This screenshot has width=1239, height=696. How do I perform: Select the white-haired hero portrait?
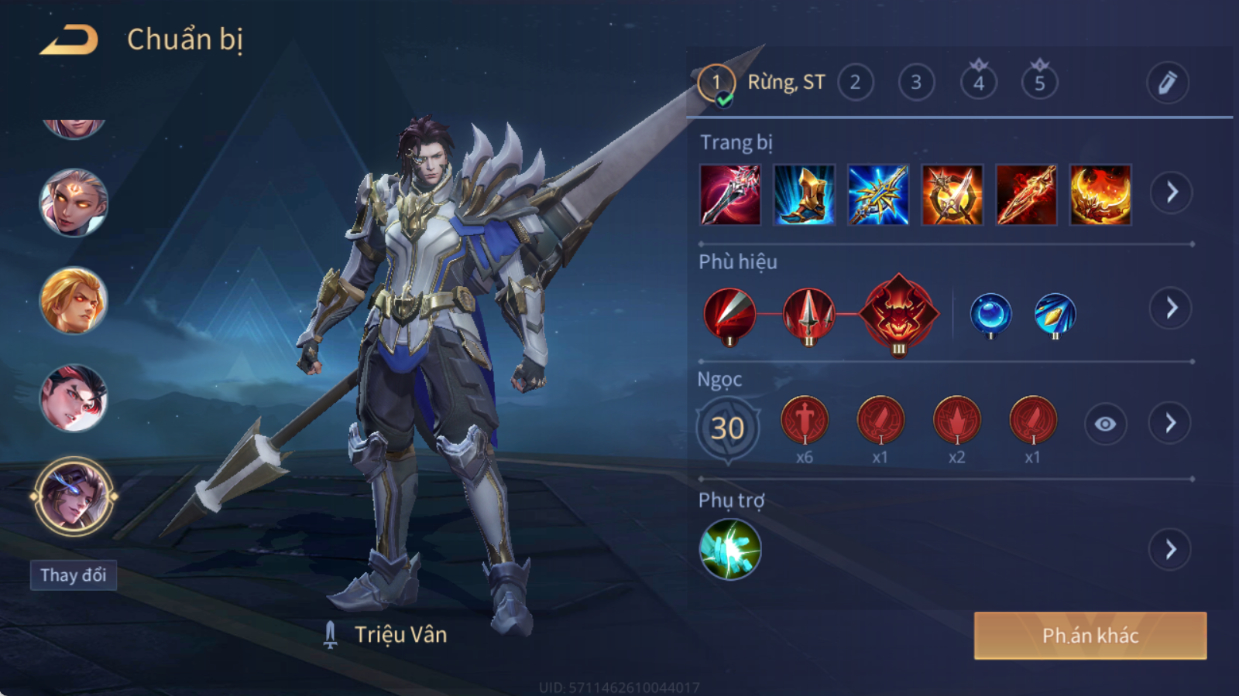[73, 203]
